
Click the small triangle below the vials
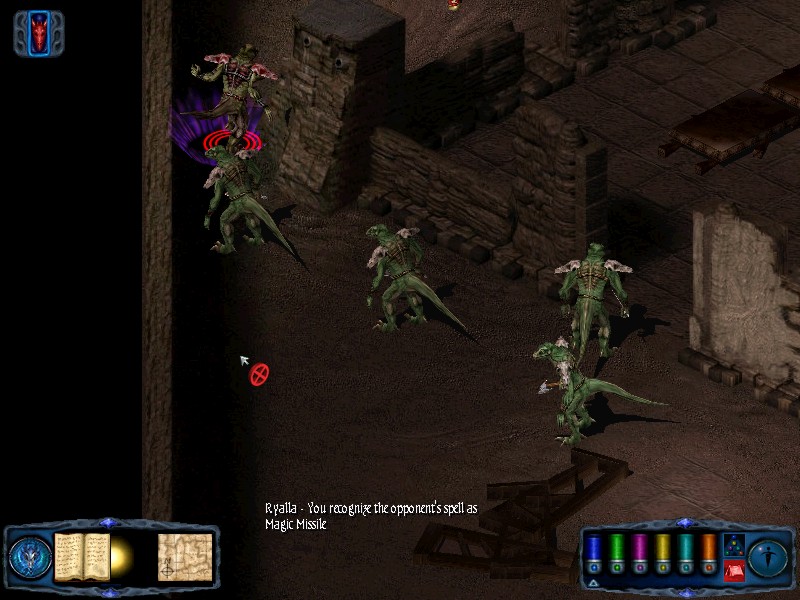[593, 583]
